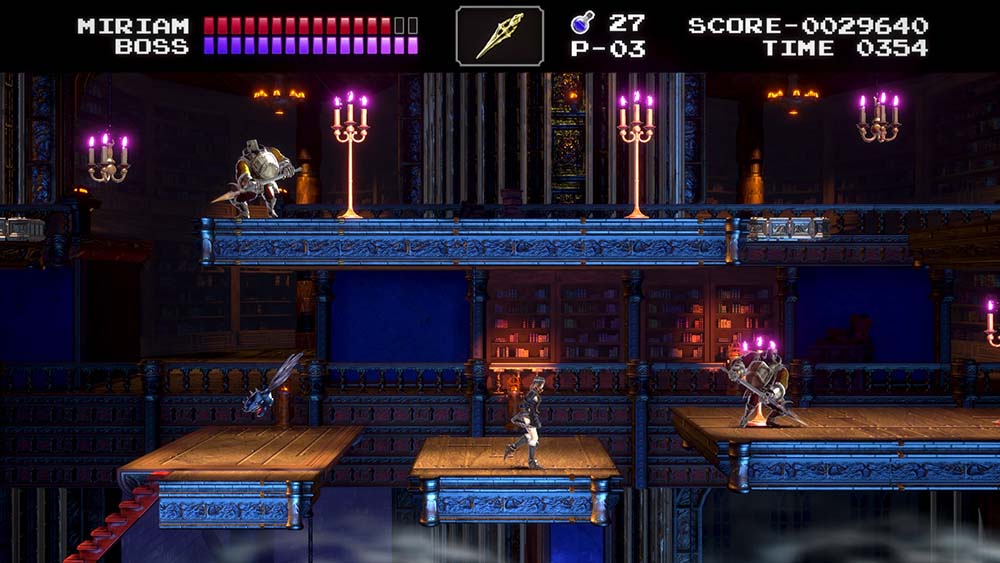
Task: Select the dagger sub-weapon icon box
Action: (x=500, y=36)
